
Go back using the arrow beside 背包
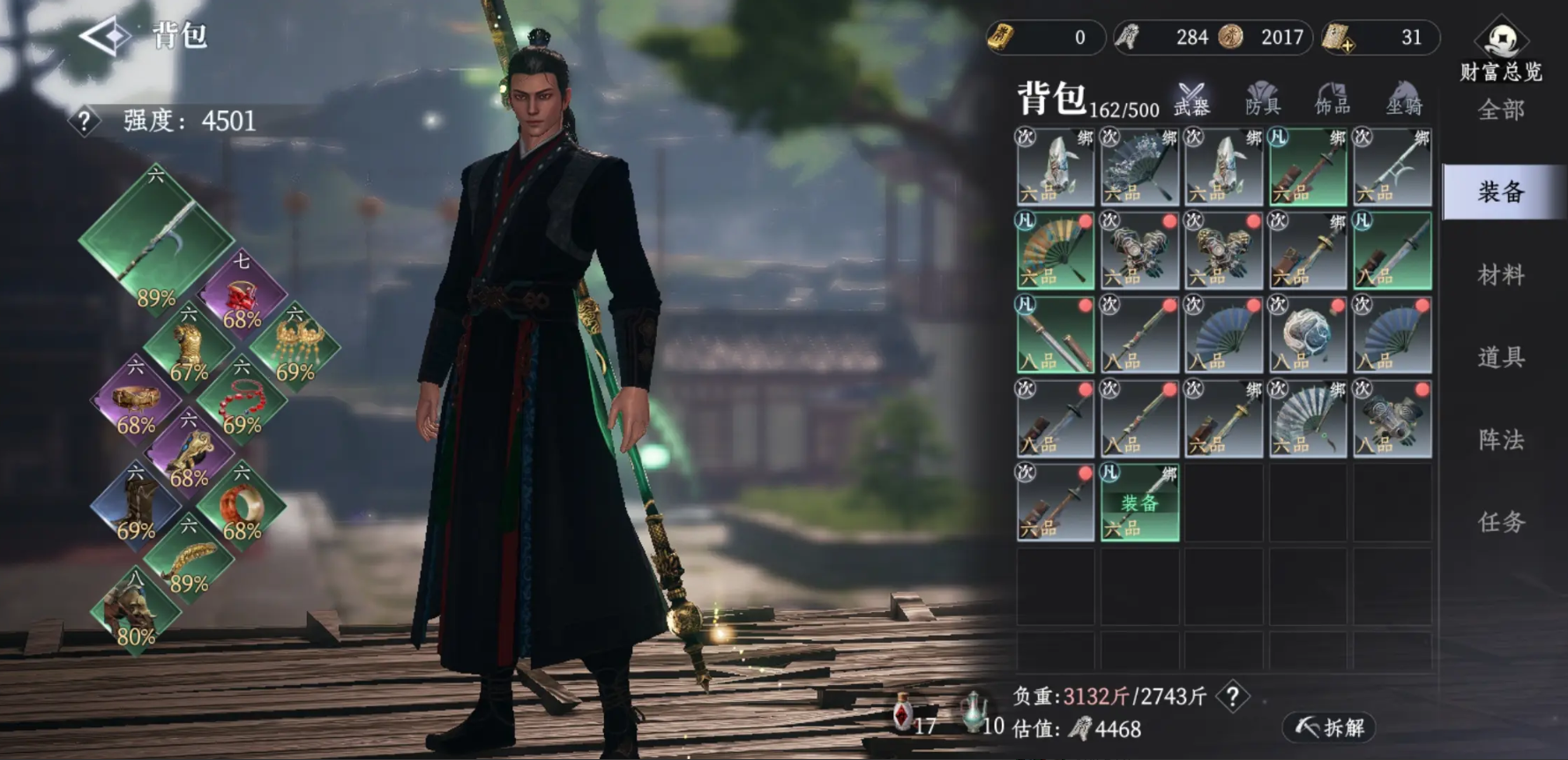pos(105,36)
